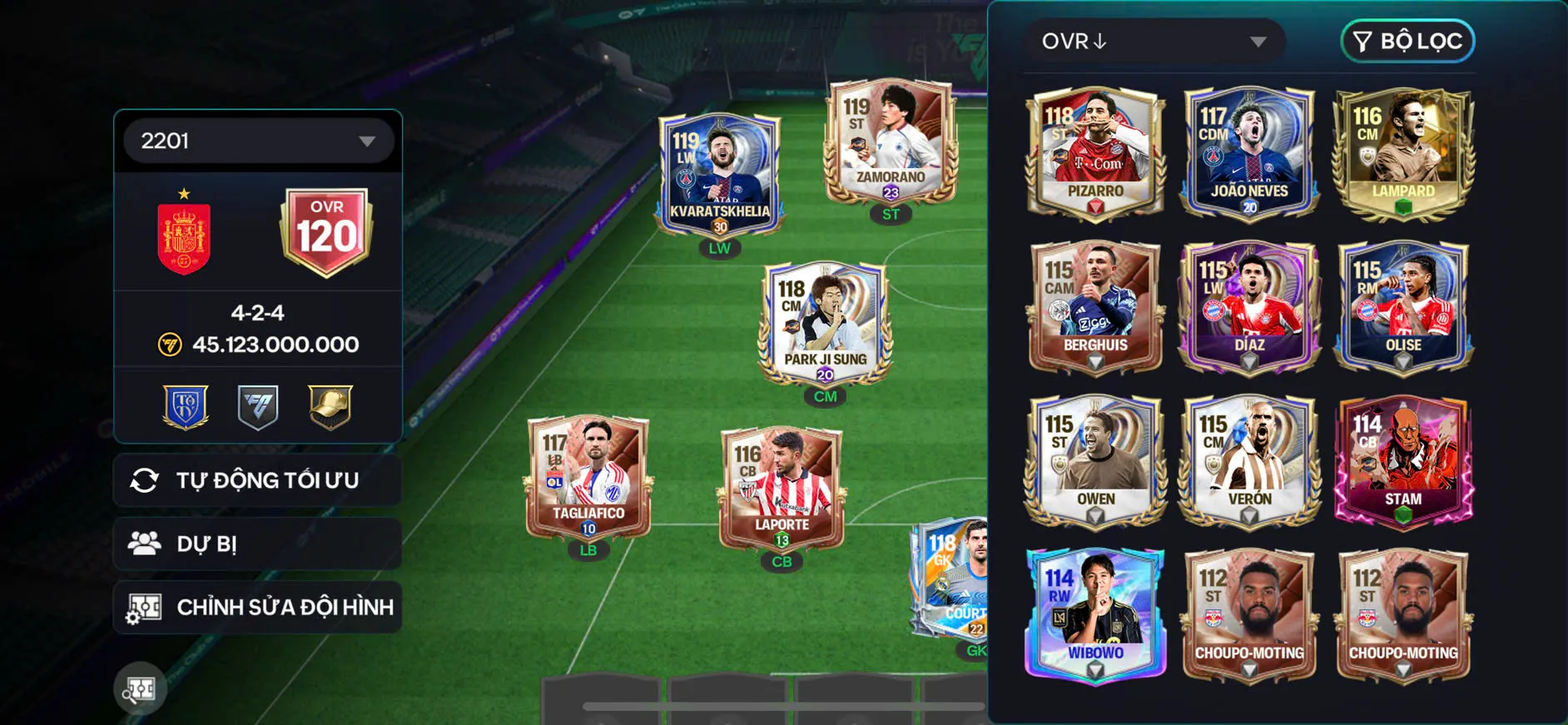Select Kvaratskhelia in the LW position
Image resolution: width=1568 pixels, height=725 pixels.
720,176
